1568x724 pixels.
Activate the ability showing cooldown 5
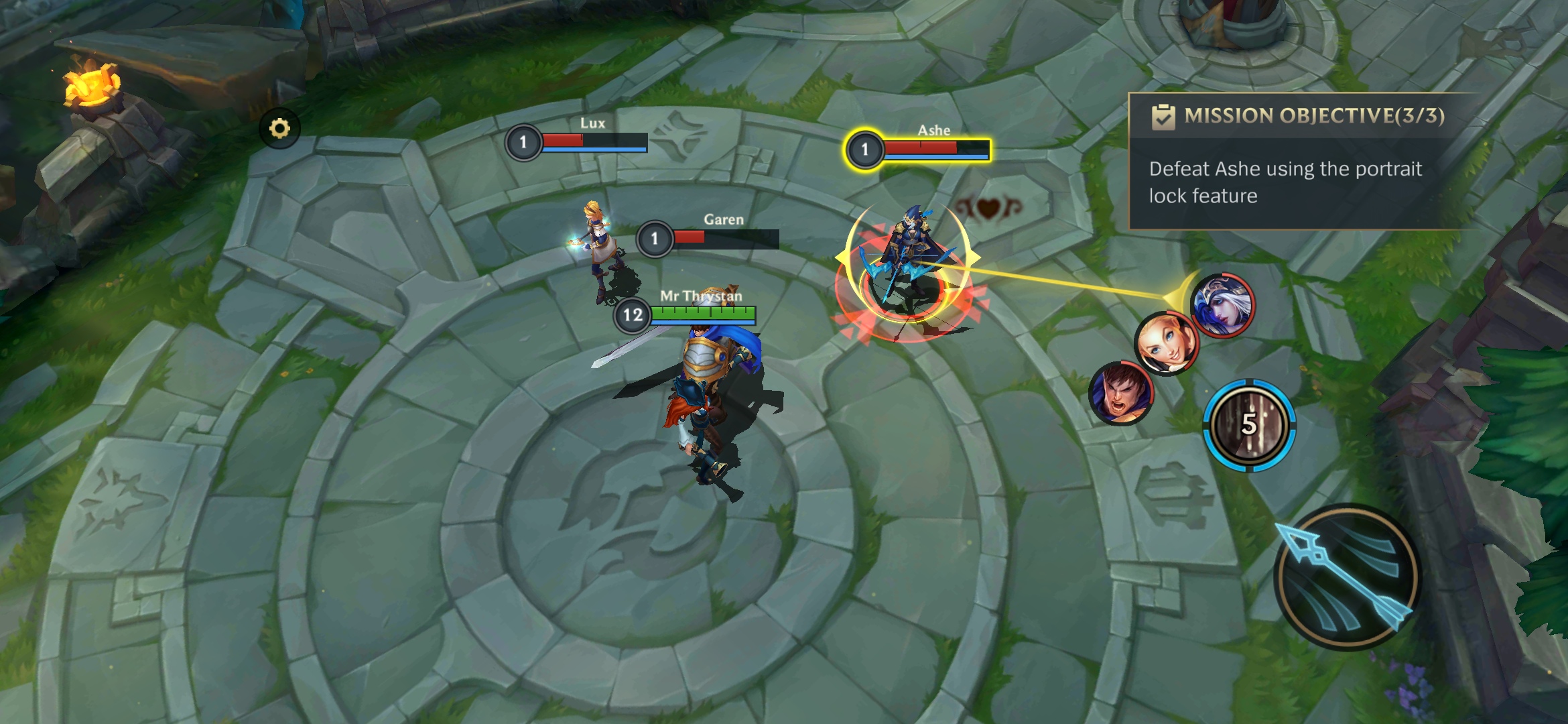coord(1249,425)
